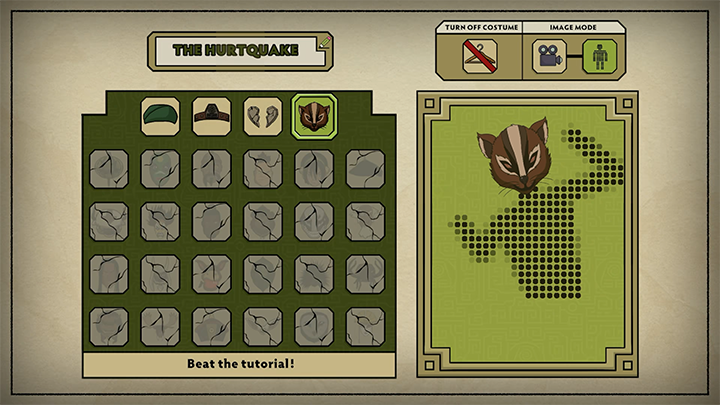Choose the green beret costume piece

(x=160, y=116)
